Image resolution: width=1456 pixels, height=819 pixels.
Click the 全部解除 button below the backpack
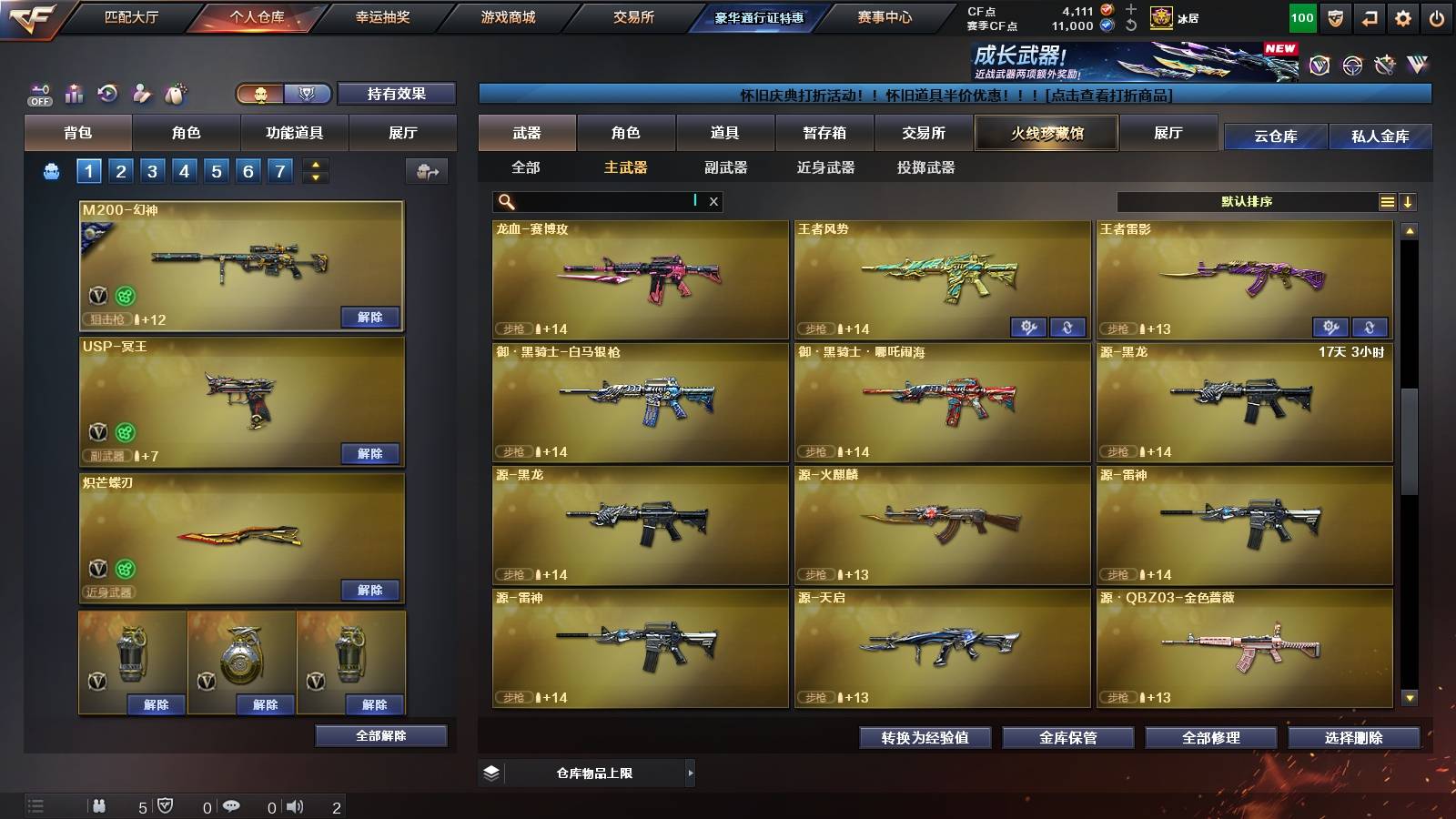point(379,735)
